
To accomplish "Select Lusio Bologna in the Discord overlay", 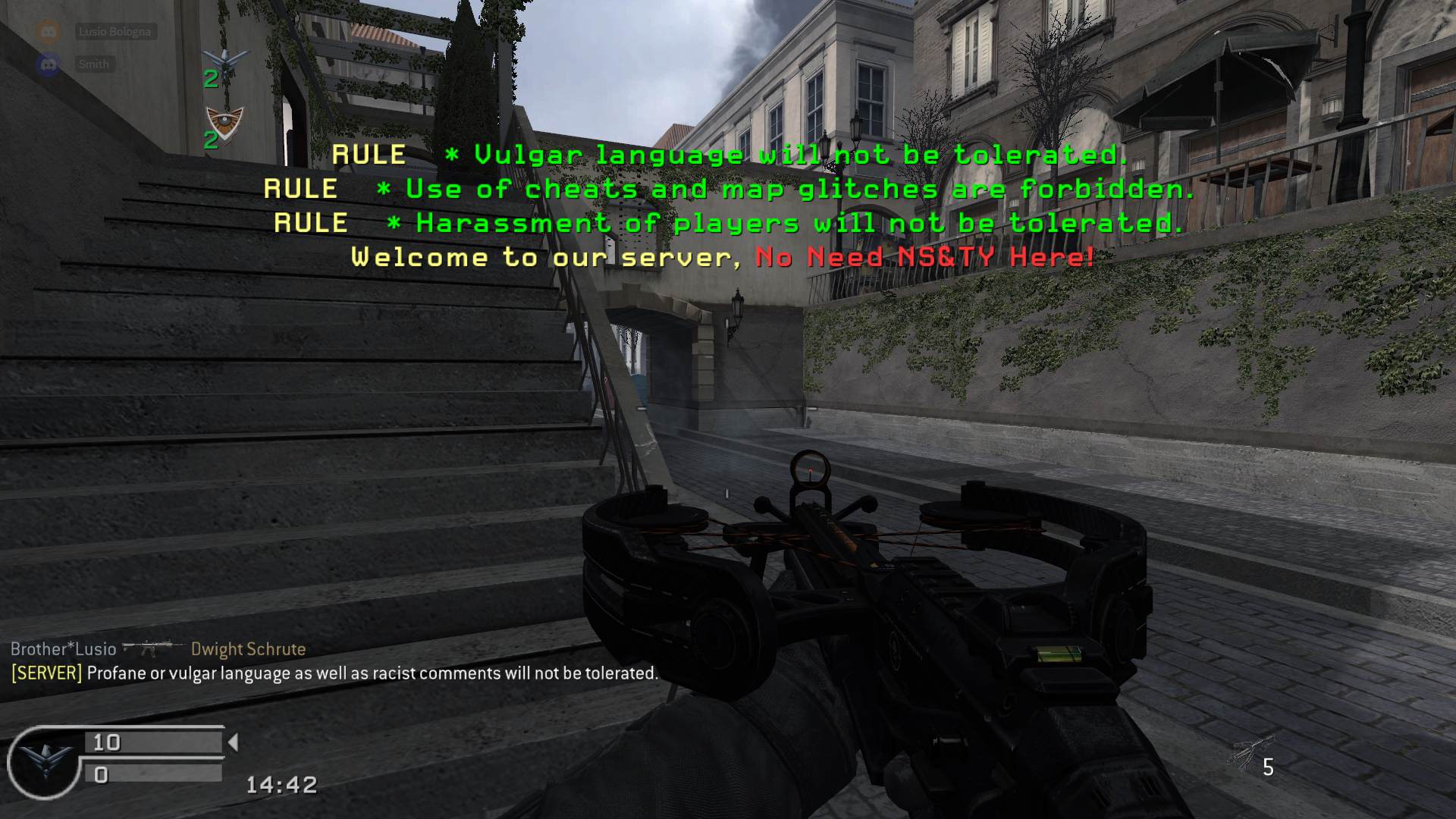I will 115,32.
